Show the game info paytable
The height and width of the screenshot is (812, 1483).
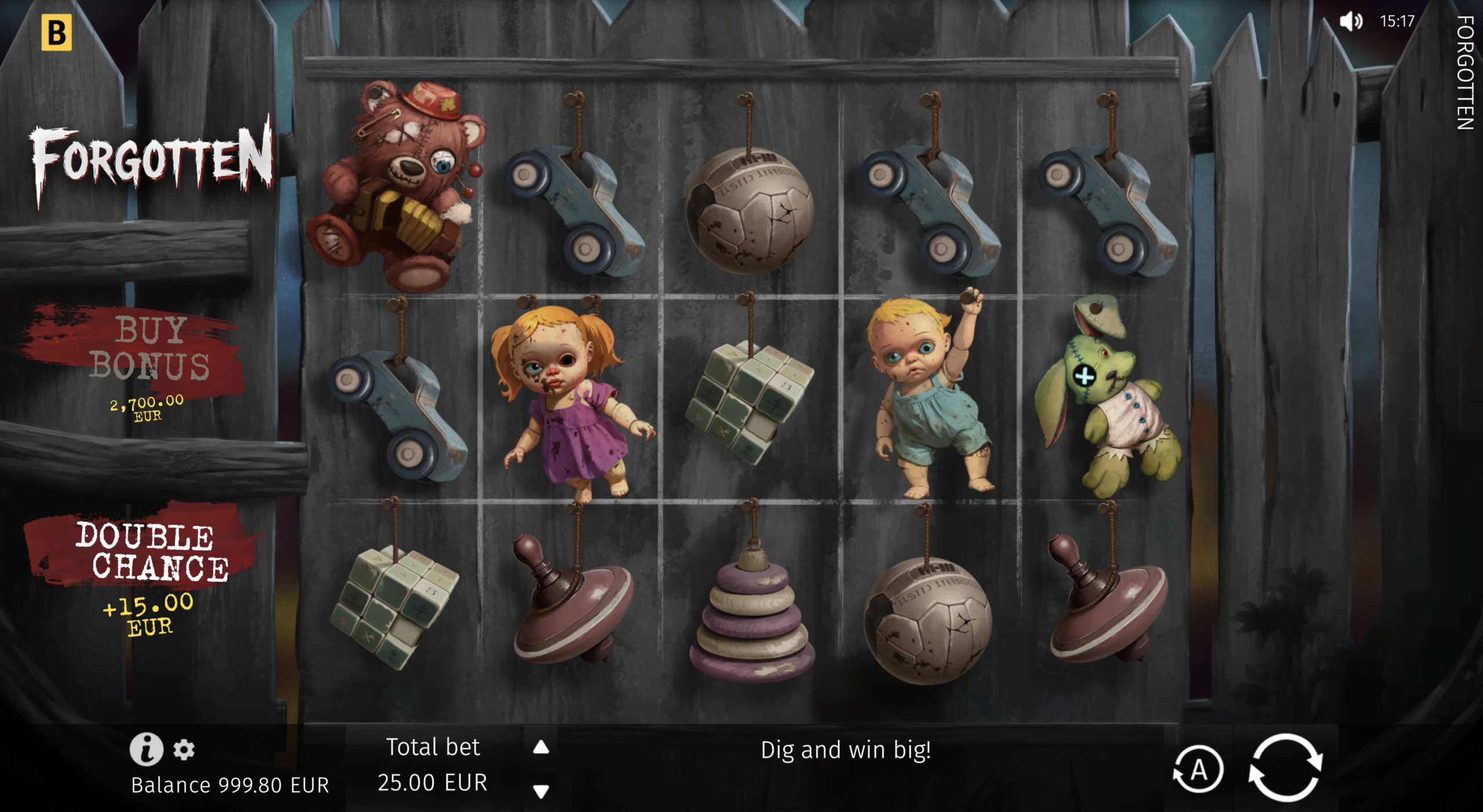[x=146, y=749]
